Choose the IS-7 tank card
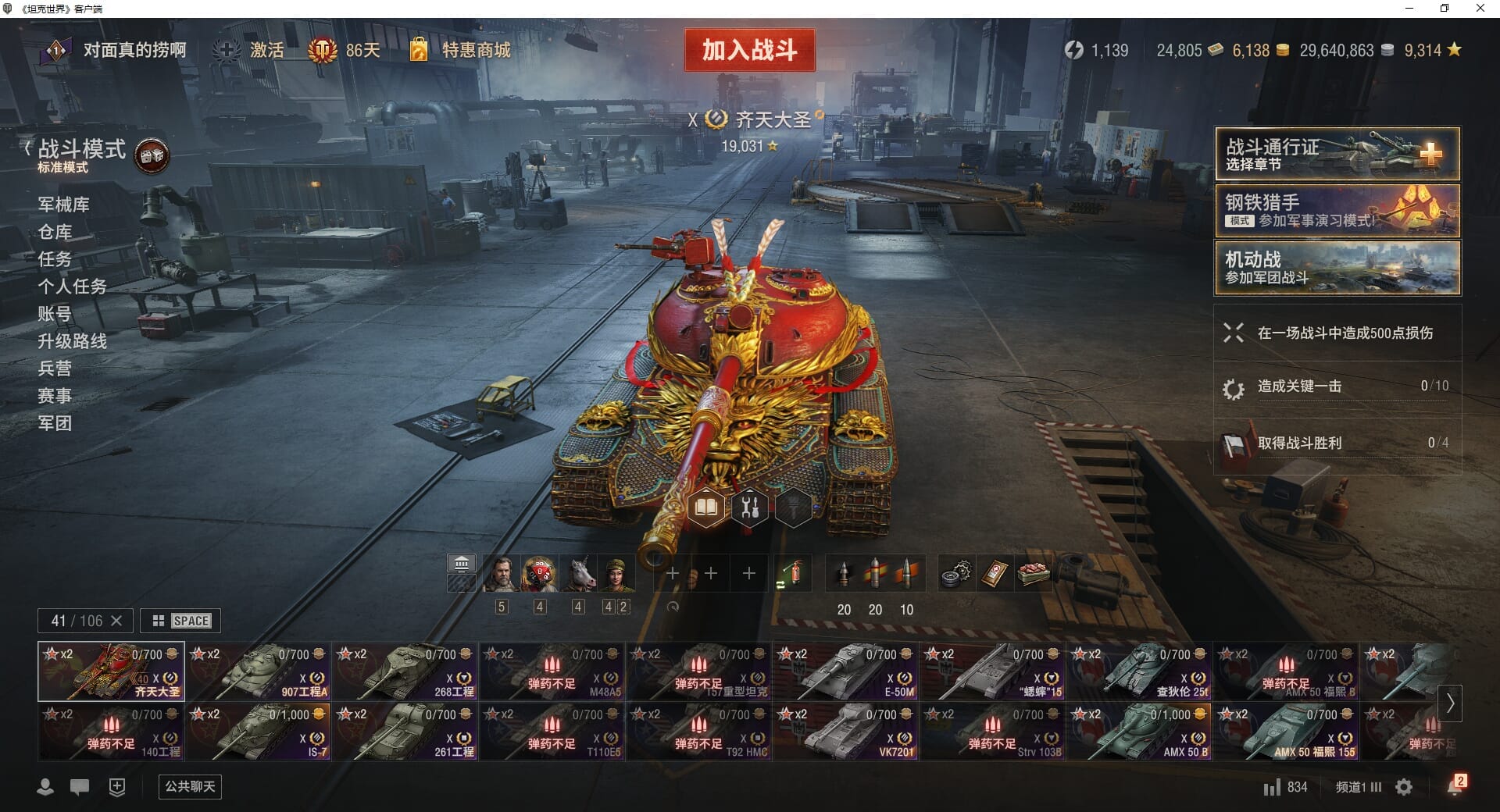Screen dimensions: 1500x812 click(259, 732)
